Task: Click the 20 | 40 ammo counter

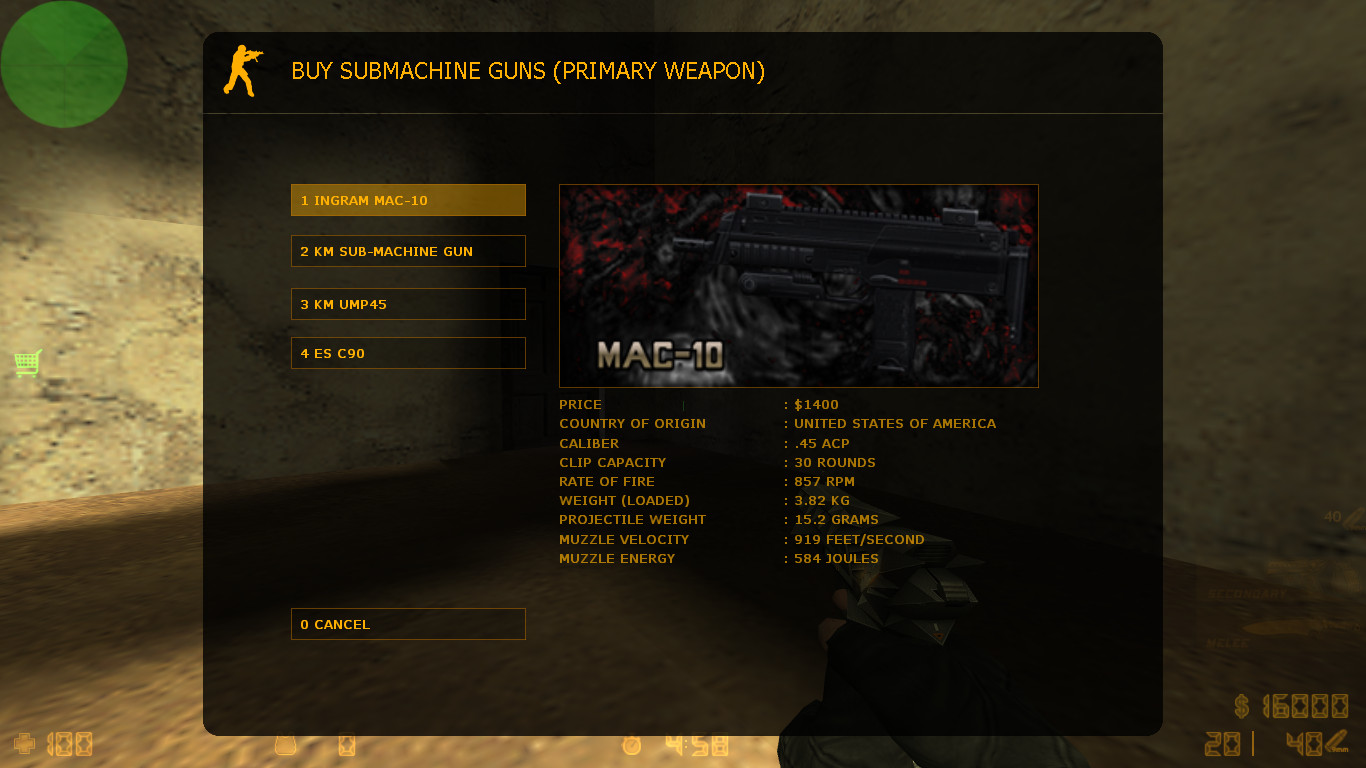Action: [1255, 744]
